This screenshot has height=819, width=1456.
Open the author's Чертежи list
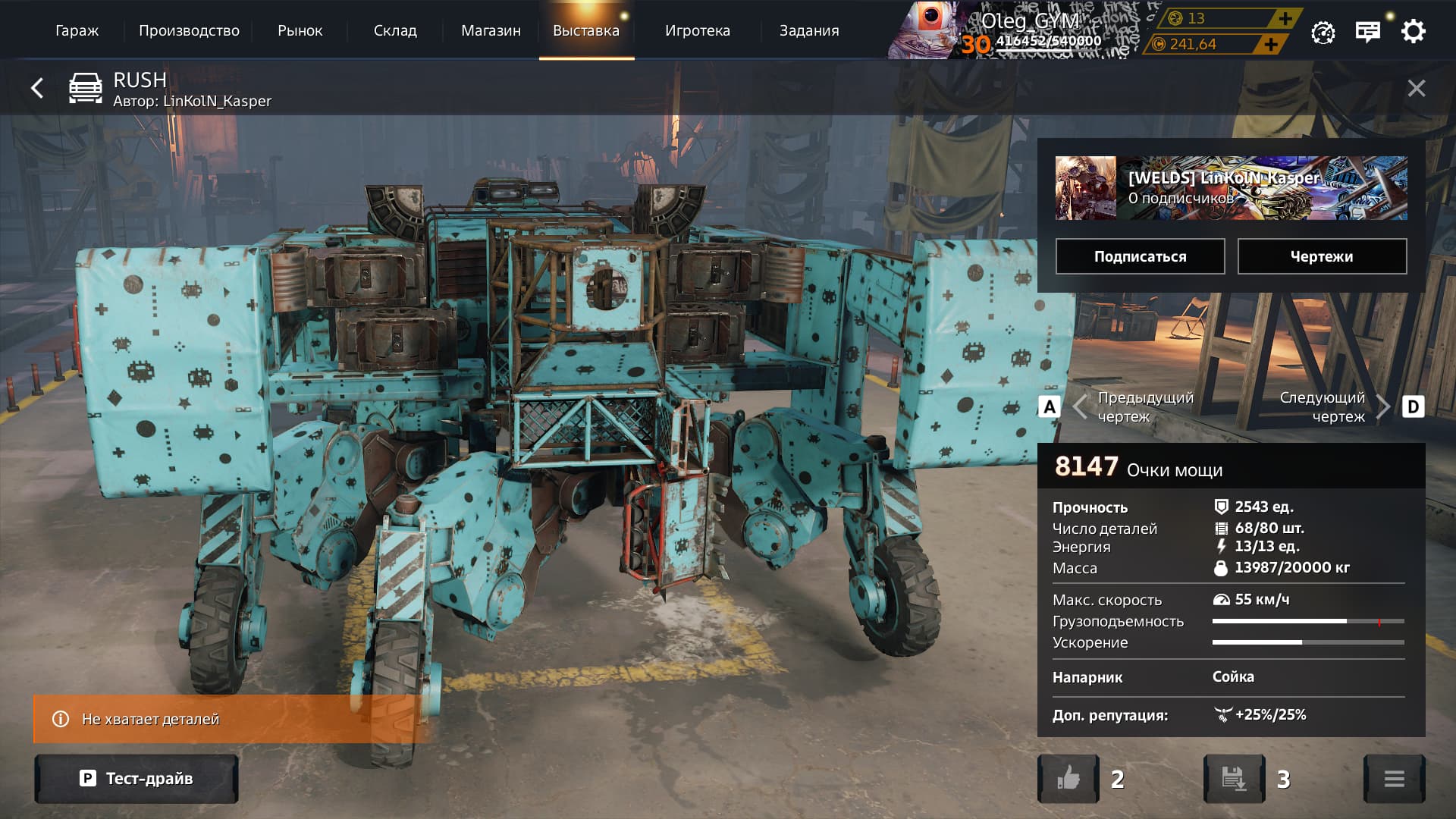pyautogui.click(x=1322, y=256)
